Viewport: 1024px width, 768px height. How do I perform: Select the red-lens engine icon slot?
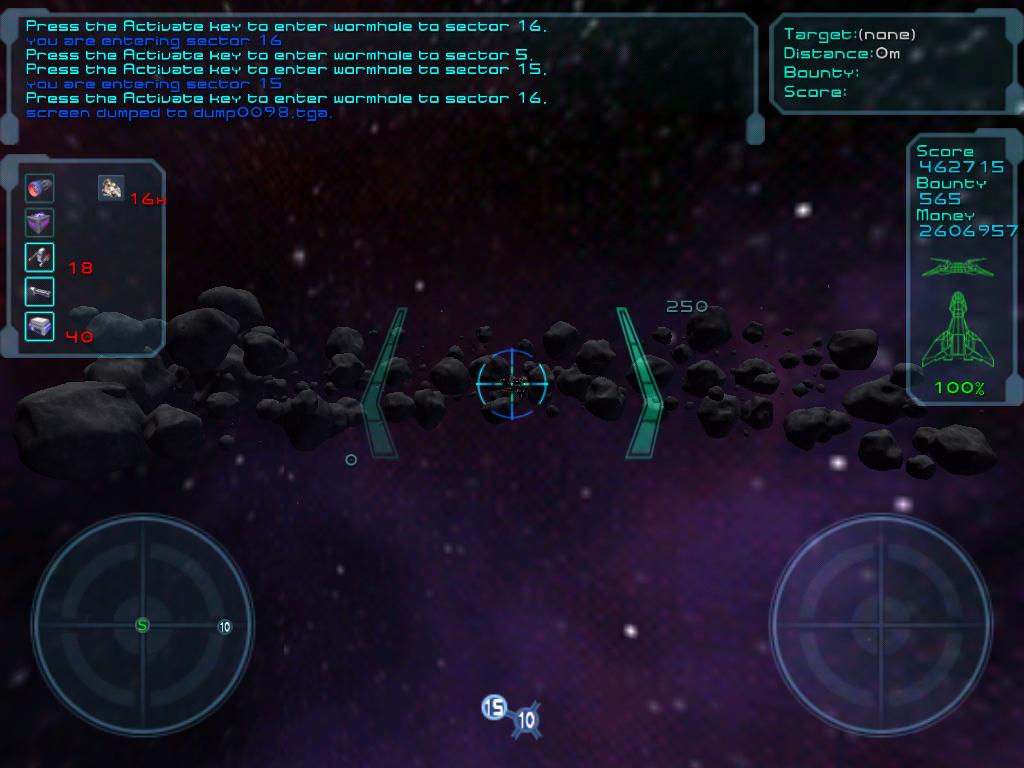[40, 188]
